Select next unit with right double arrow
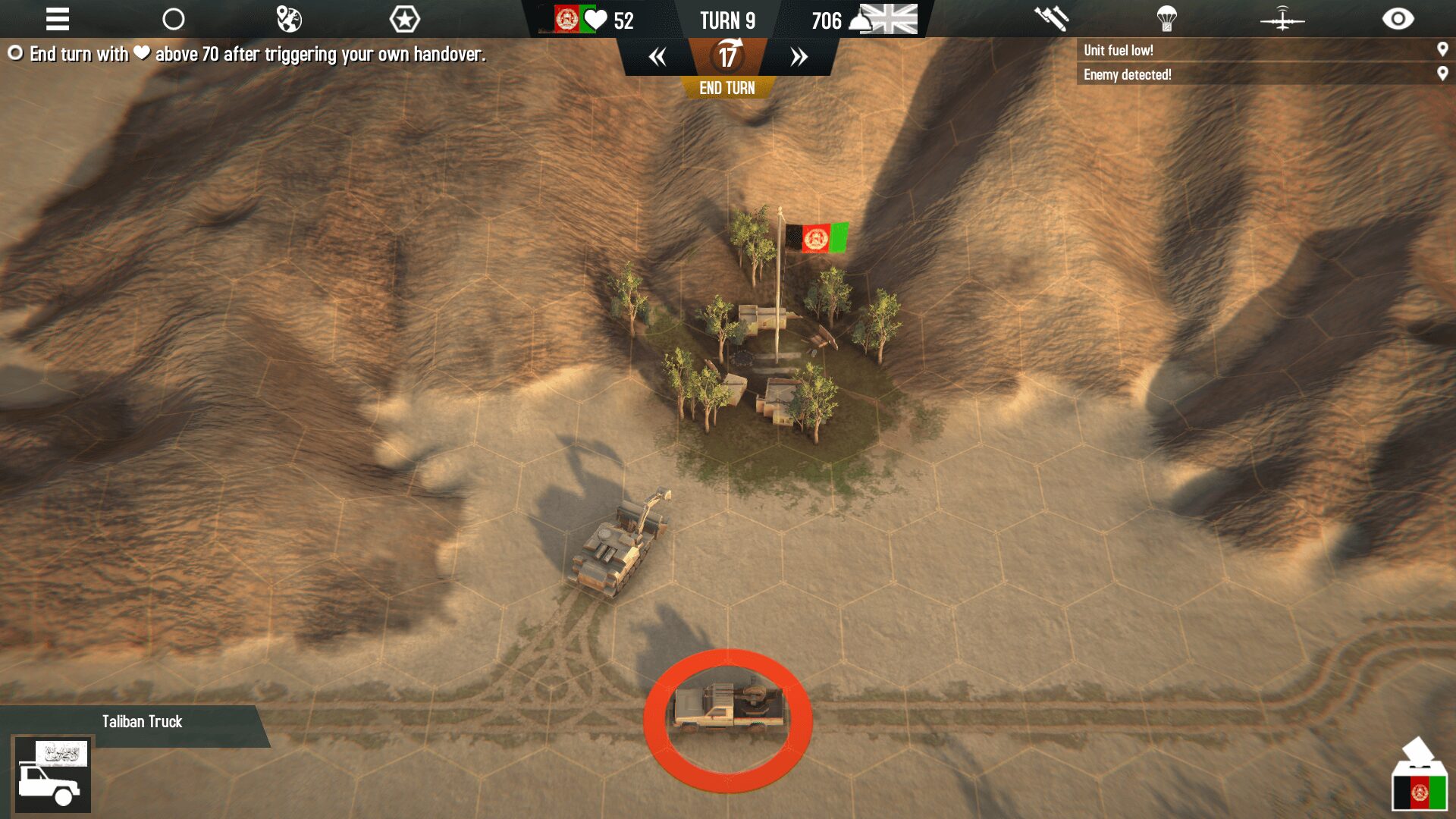 coord(799,57)
